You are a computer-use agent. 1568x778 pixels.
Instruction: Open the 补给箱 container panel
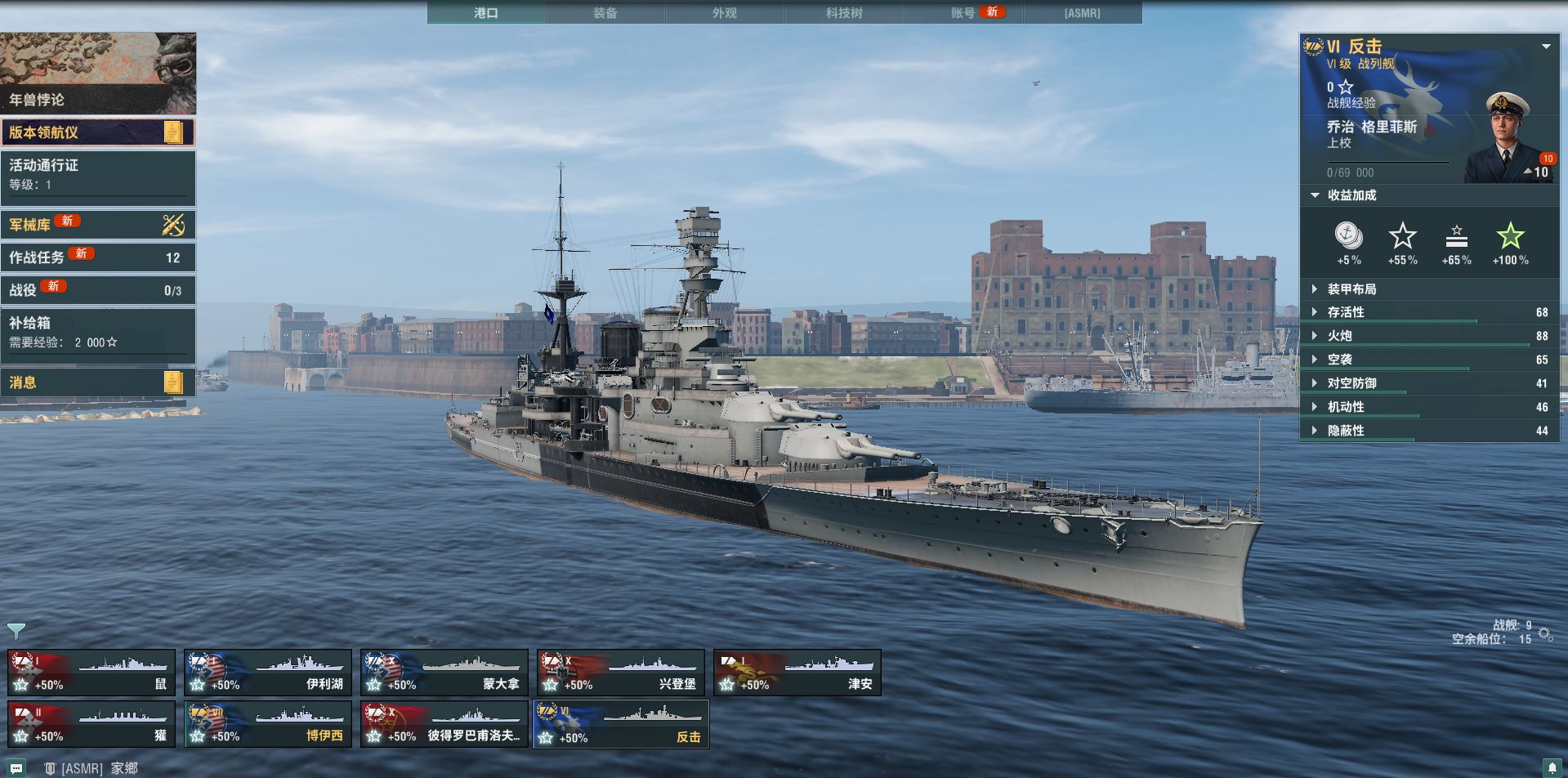point(98,333)
